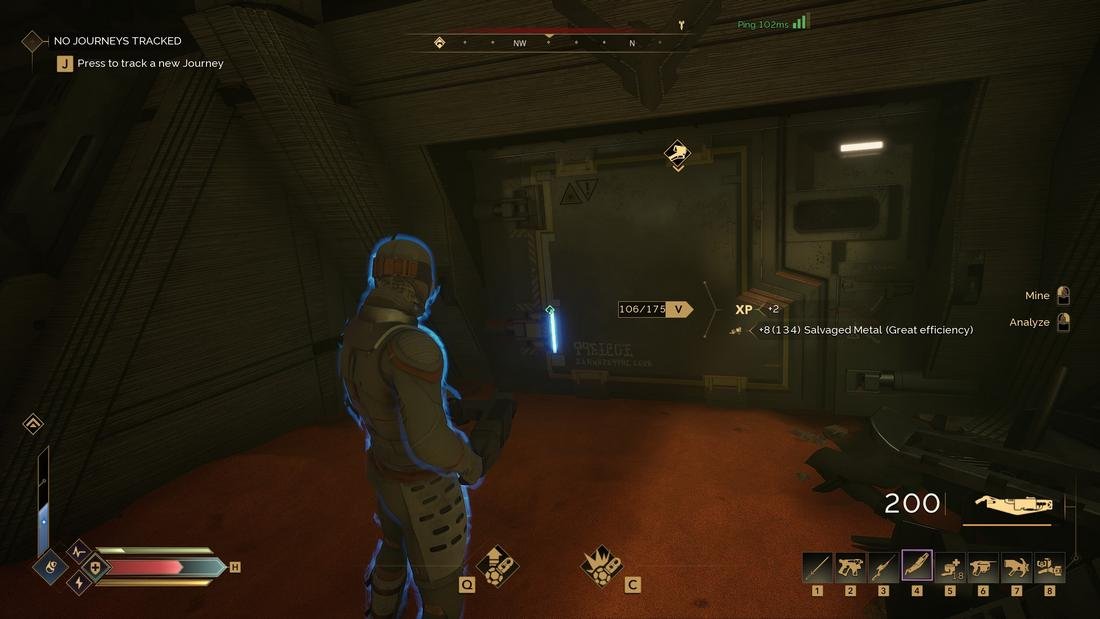This screenshot has height=619, width=1100.
Task: Click the No Journeys Tracked header
Action: [117, 41]
